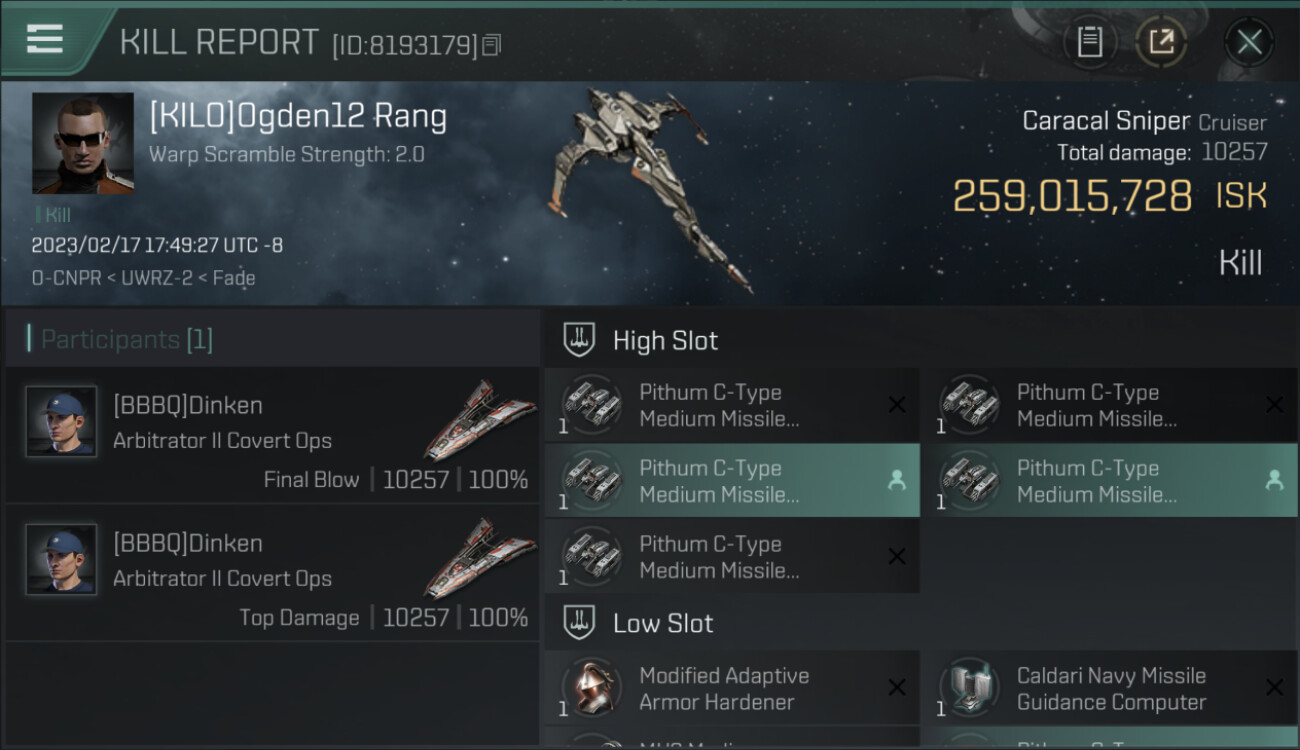
Task: Select the Final Blow participant row
Action: pyautogui.click(x=272, y=436)
